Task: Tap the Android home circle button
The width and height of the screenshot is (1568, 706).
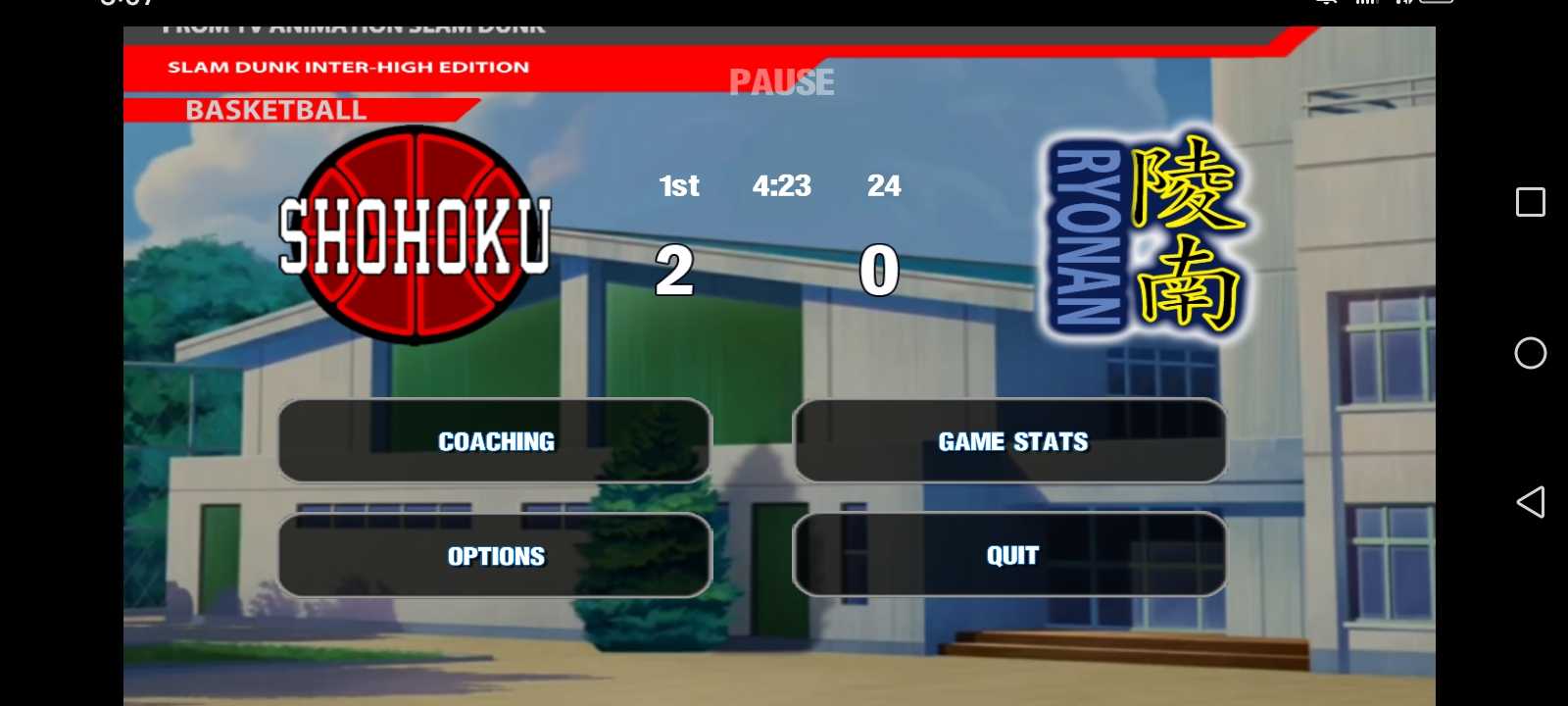Action: click(x=1530, y=353)
